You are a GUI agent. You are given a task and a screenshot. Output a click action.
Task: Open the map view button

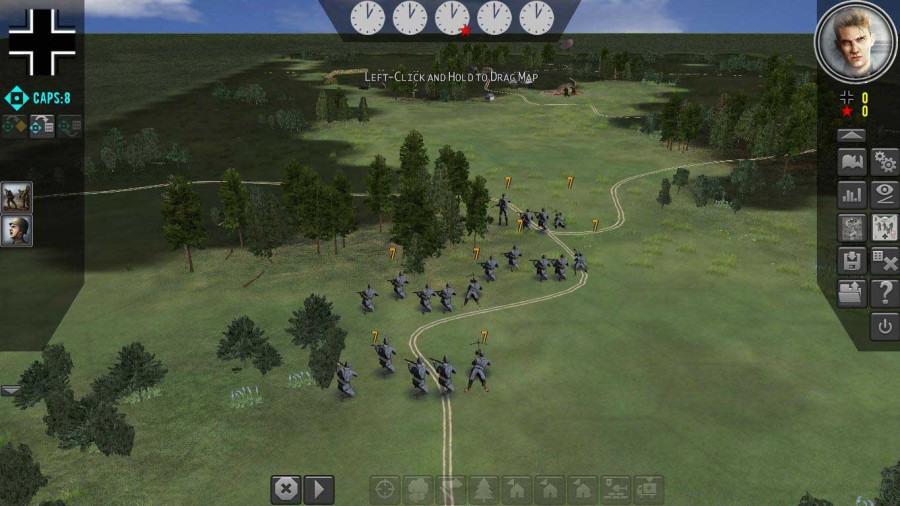coord(851,162)
